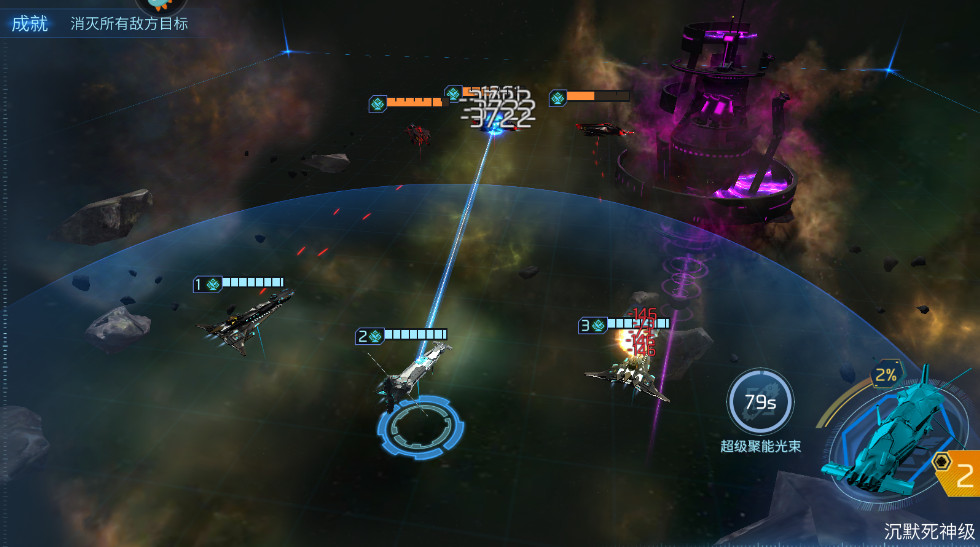Tap the orange hexagon number 2 badge
Viewport: 980px width, 547px height.
pyautogui.click(x=957, y=474)
